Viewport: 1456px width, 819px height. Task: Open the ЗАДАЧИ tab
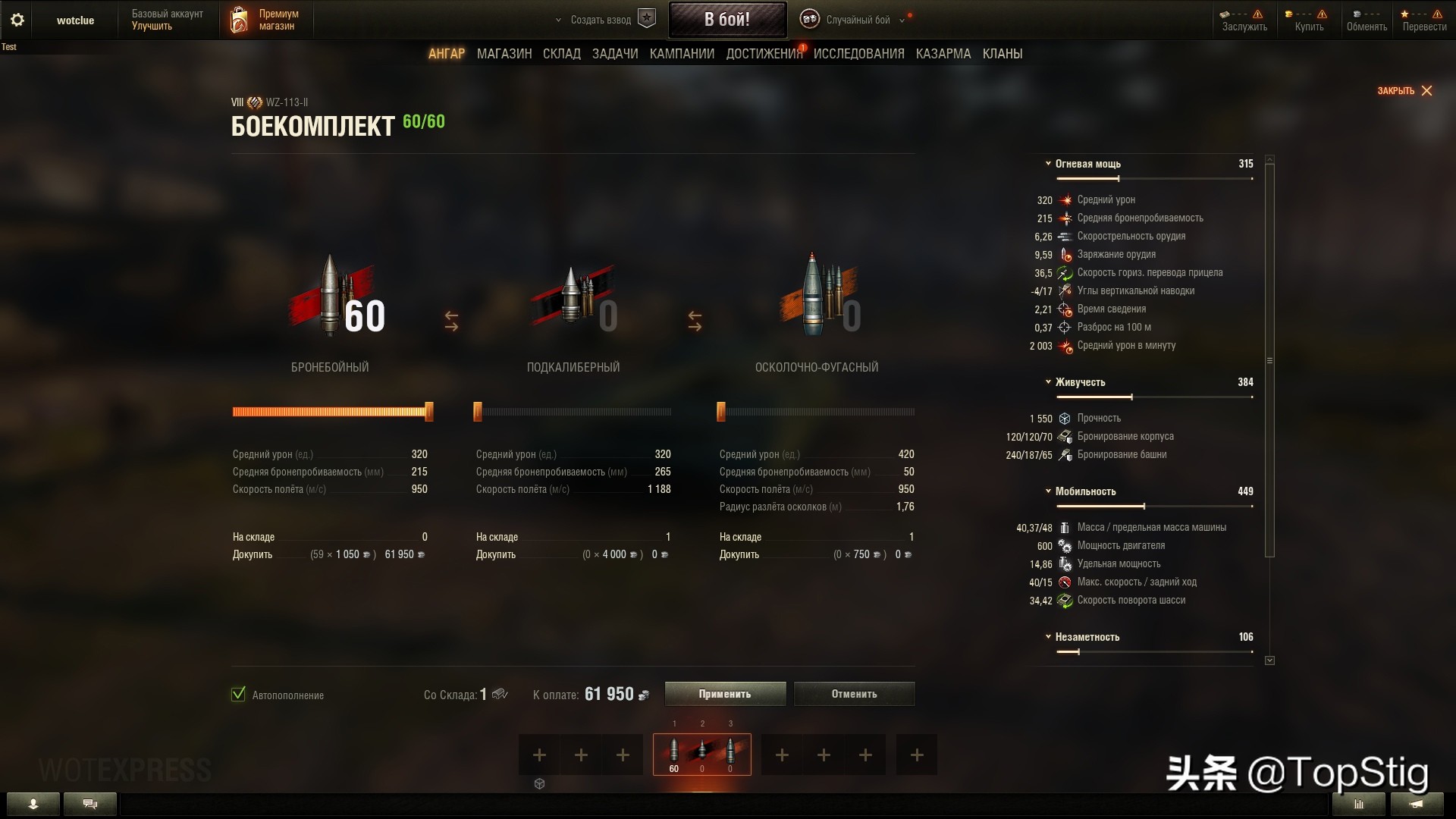tap(615, 54)
